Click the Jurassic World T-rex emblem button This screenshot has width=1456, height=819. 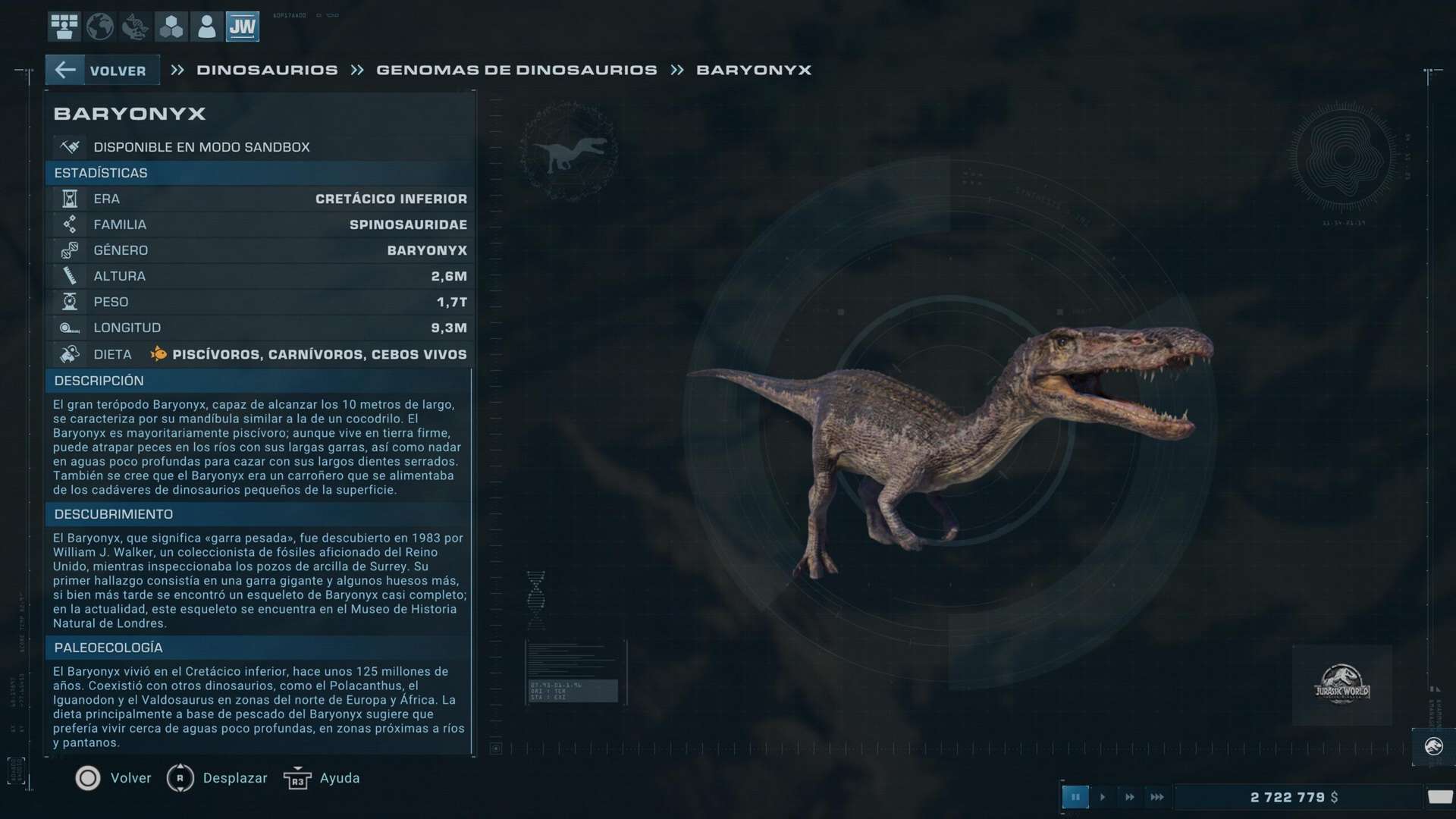(1433, 747)
